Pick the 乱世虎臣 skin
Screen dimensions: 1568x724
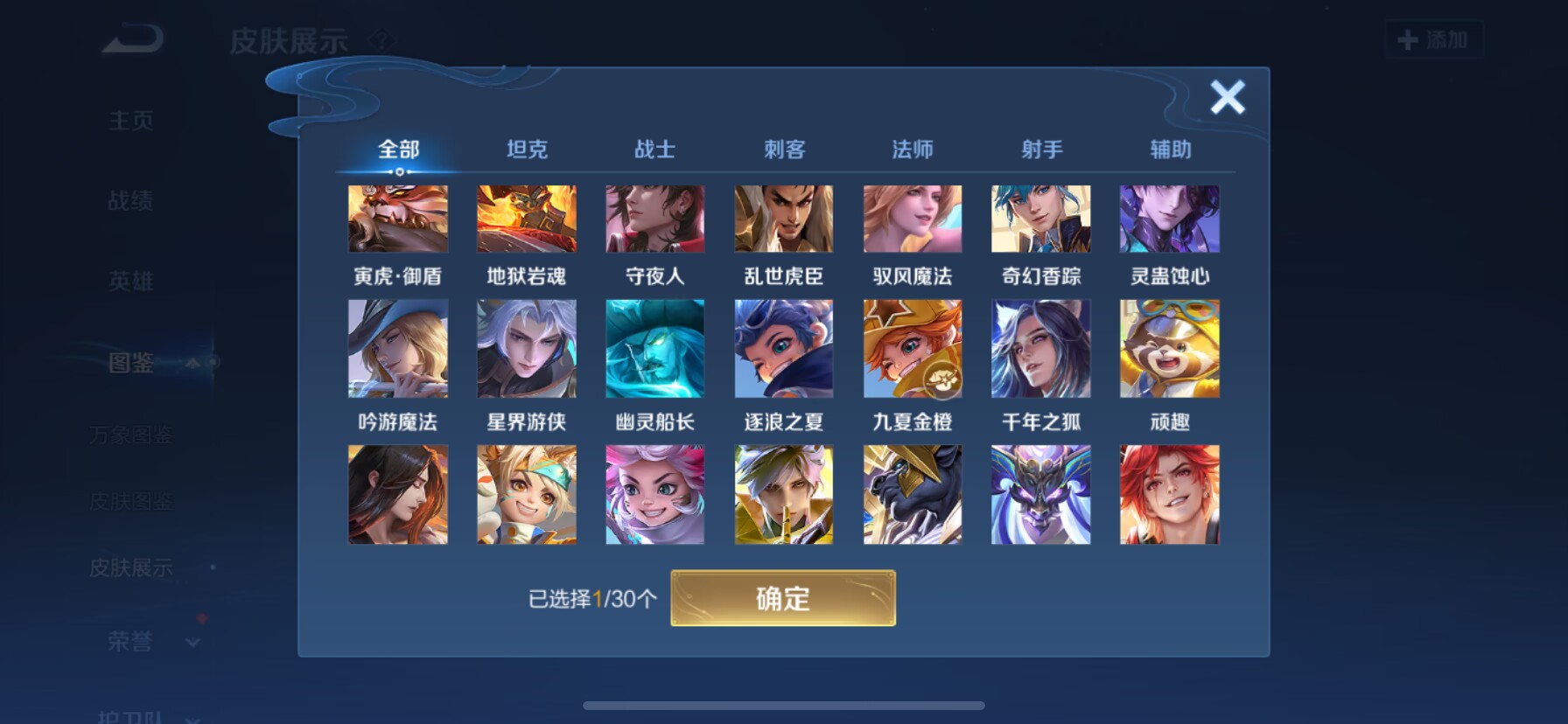[783, 218]
